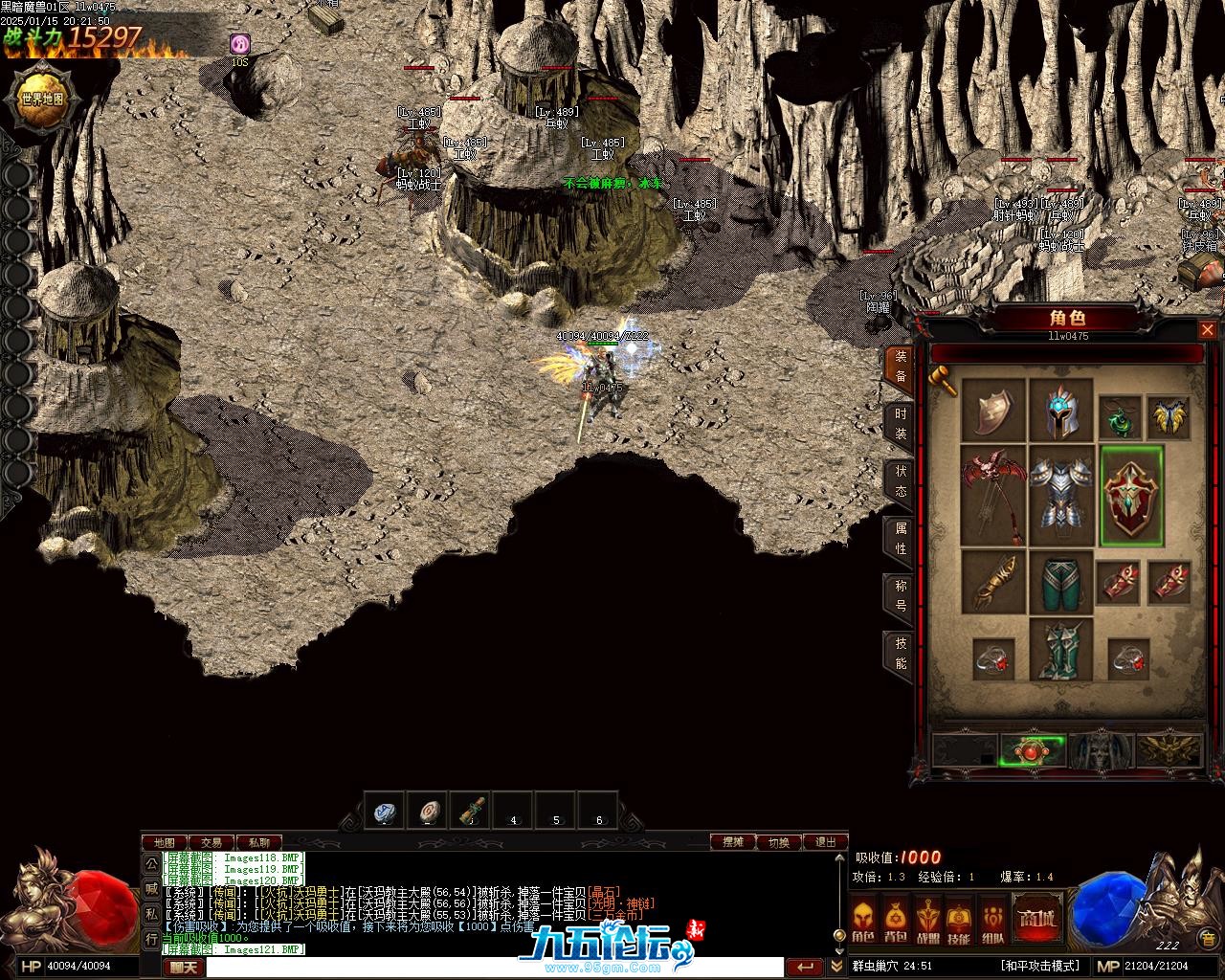The width and height of the screenshot is (1225, 980).
Task: Open the 组队 team menu
Action: (x=992, y=922)
